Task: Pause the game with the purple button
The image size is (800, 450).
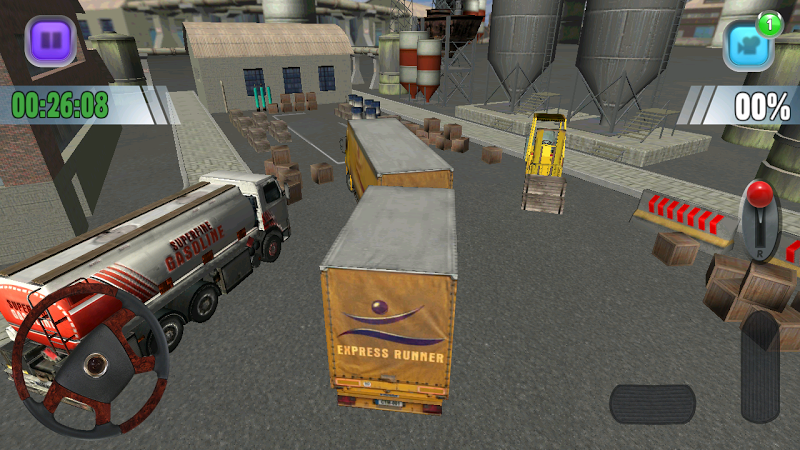Action: coord(50,41)
